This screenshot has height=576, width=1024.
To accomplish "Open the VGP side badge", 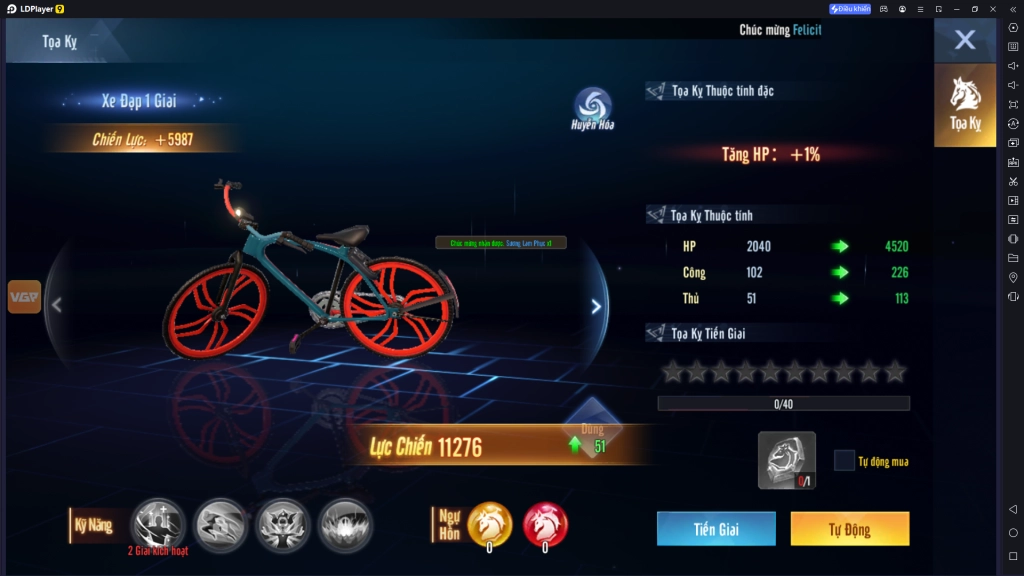I will click(x=24, y=297).
